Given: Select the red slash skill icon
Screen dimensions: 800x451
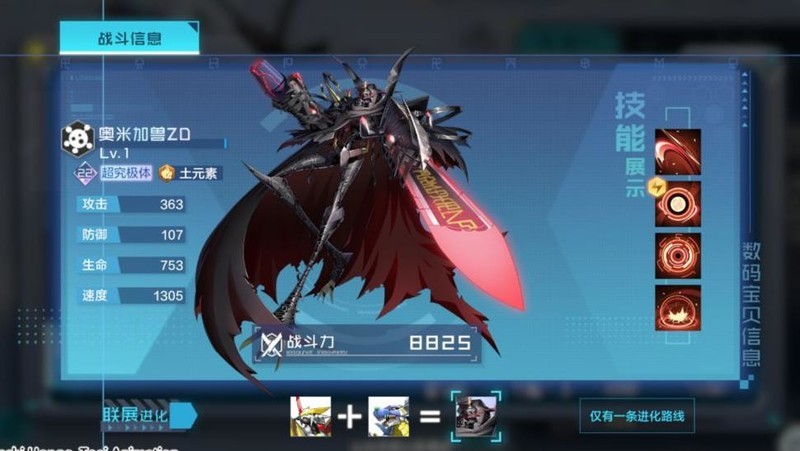Looking at the screenshot, I should (x=677, y=150).
